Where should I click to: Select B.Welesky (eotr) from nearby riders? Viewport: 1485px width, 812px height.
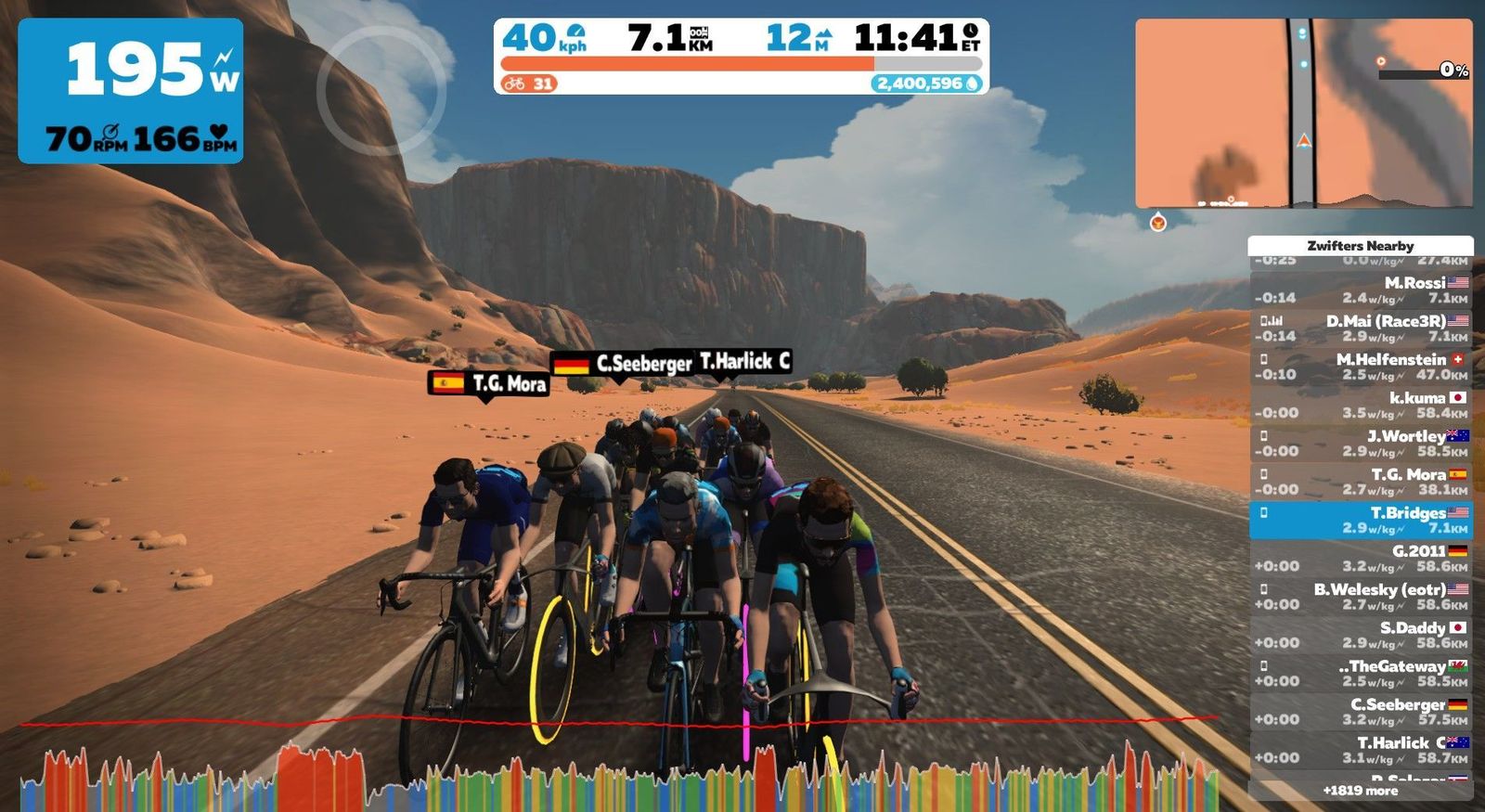click(x=1361, y=597)
